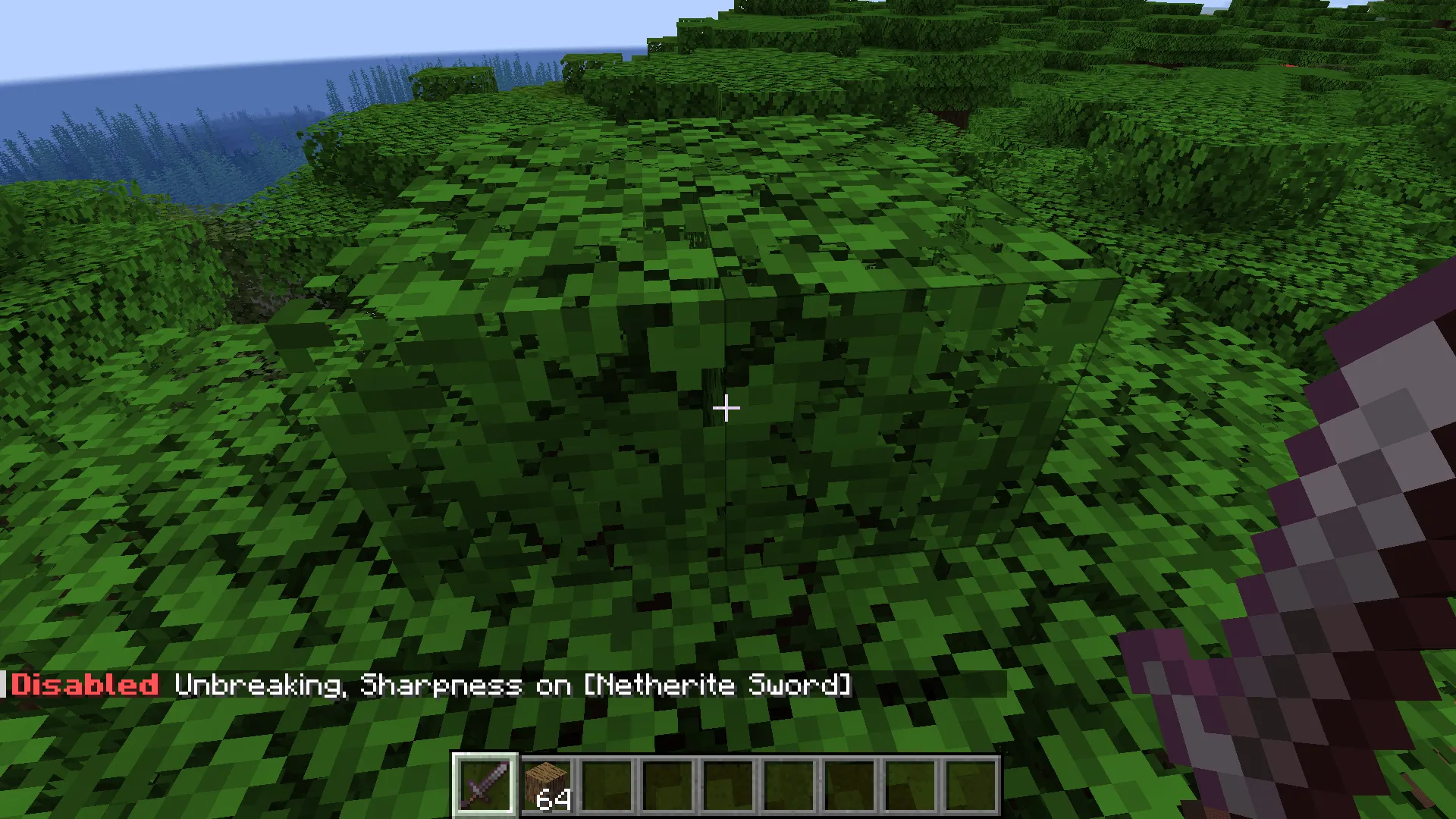Click the [Netherite Sword] link in chat
The height and width of the screenshot is (819, 1456).
coord(720,685)
